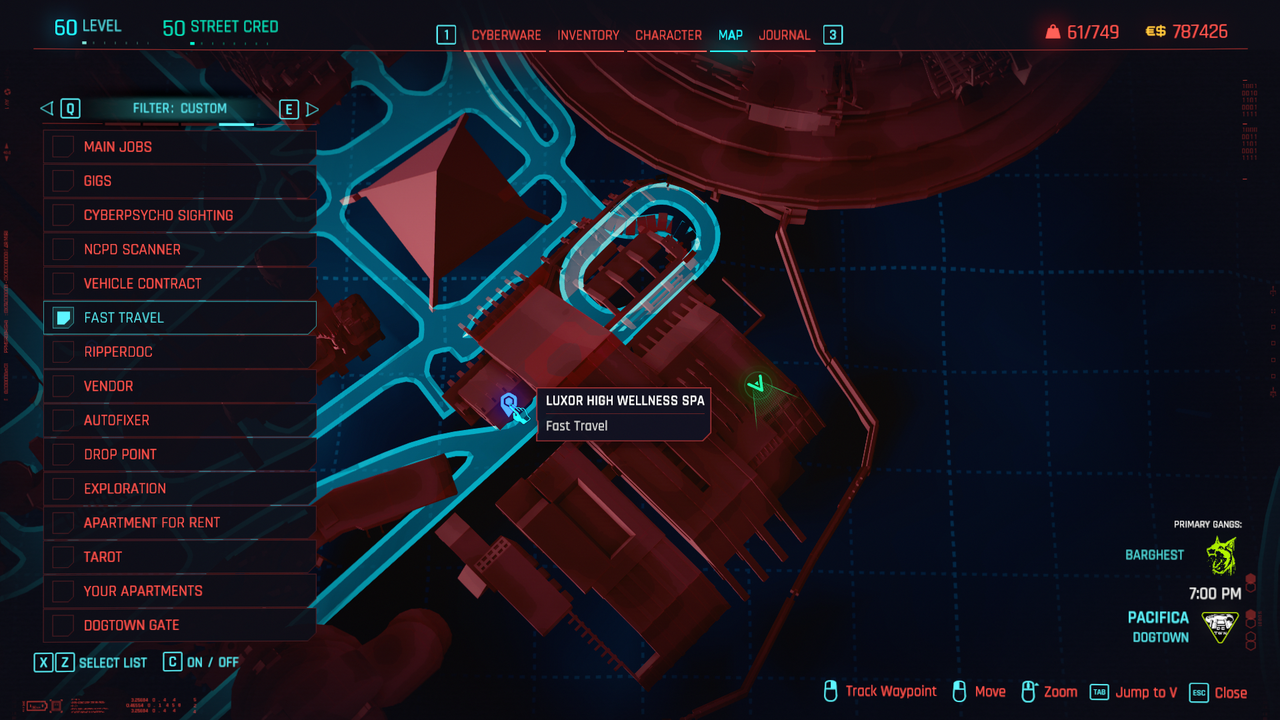
Task: Select the Map tab
Action: 730,35
